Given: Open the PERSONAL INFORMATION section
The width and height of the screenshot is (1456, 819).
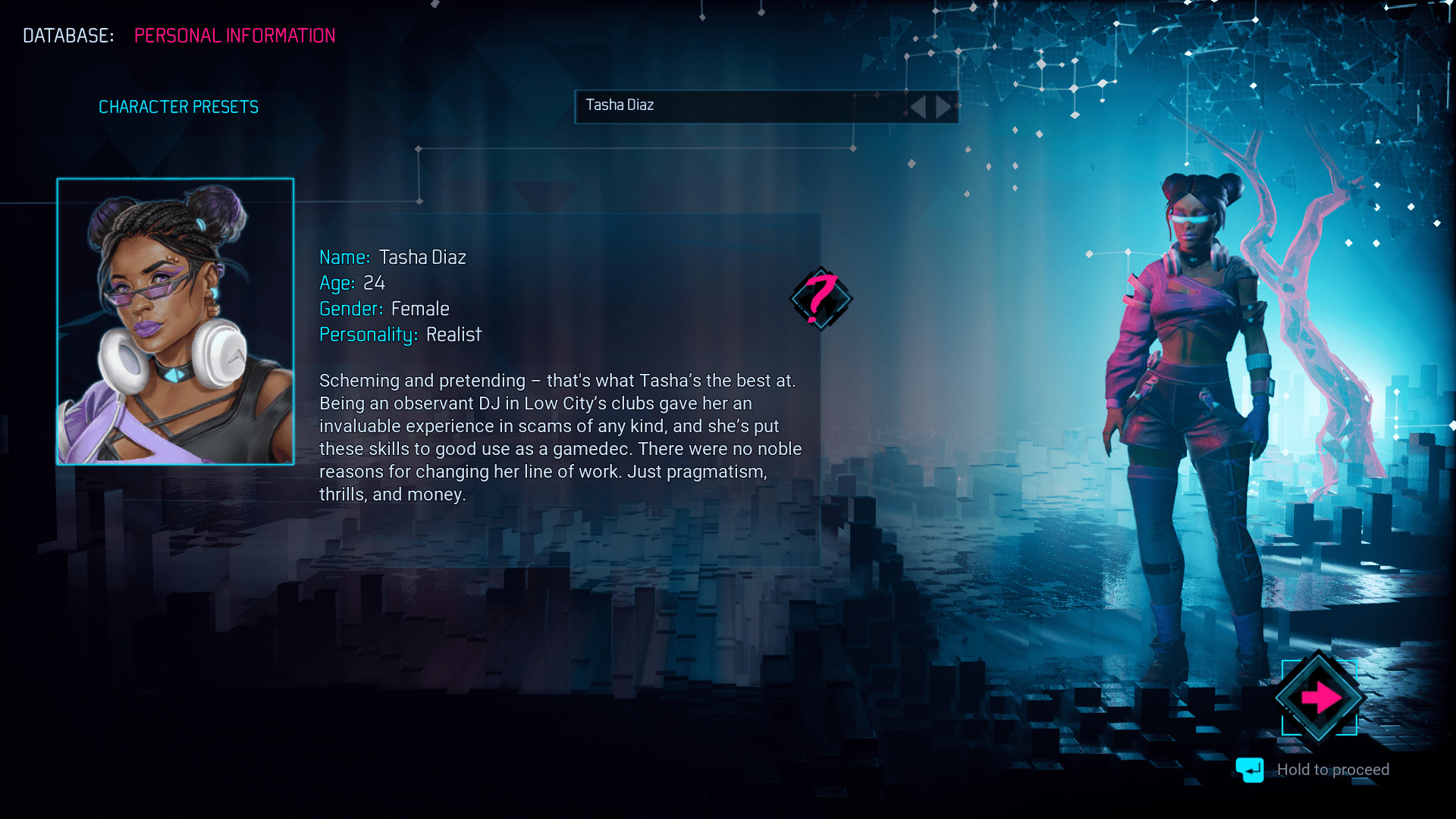Looking at the screenshot, I should click(x=234, y=35).
